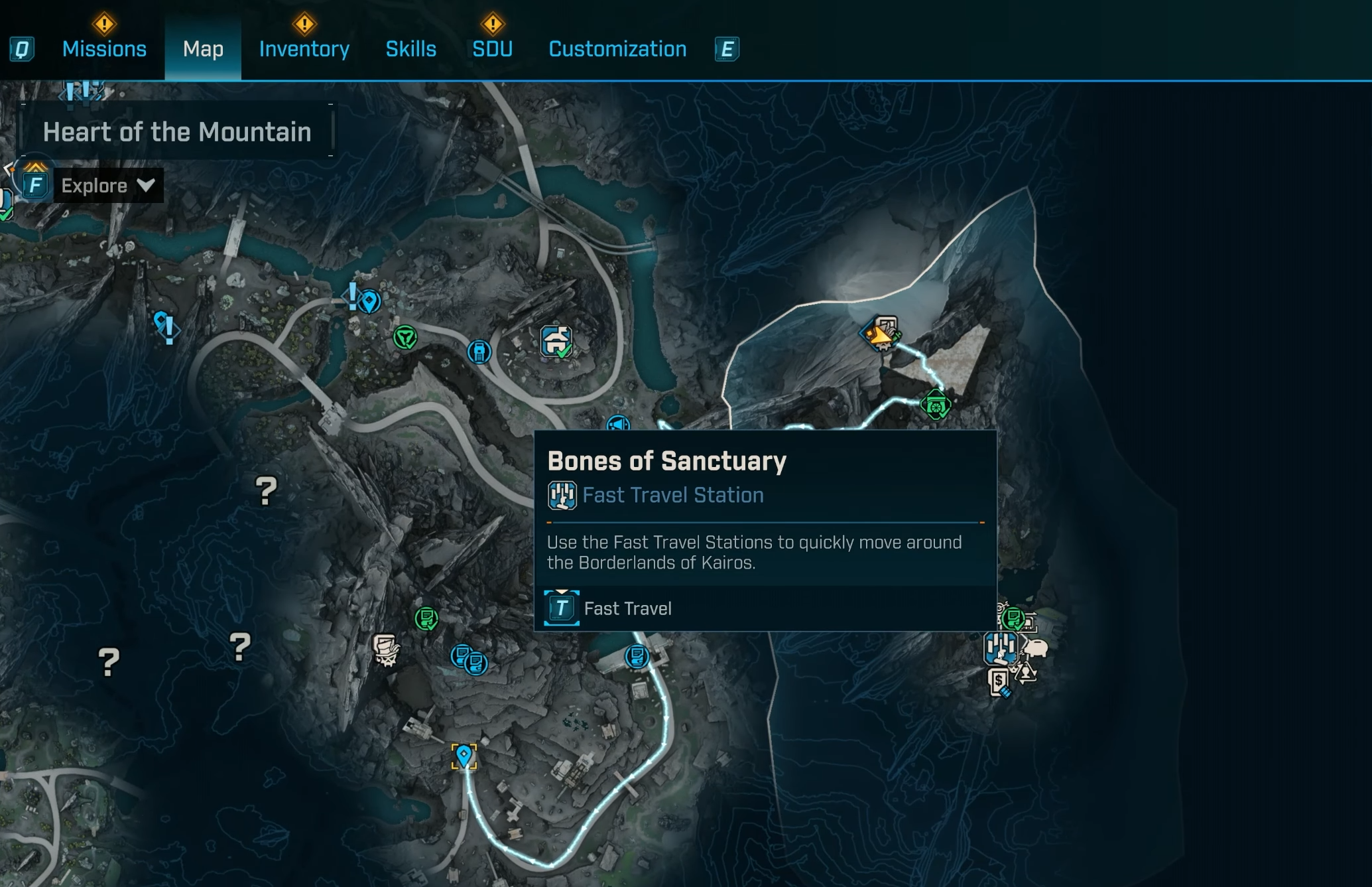Viewport: 1372px width, 887px height.
Task: Click the blue megaphone map marker
Action: tap(618, 423)
